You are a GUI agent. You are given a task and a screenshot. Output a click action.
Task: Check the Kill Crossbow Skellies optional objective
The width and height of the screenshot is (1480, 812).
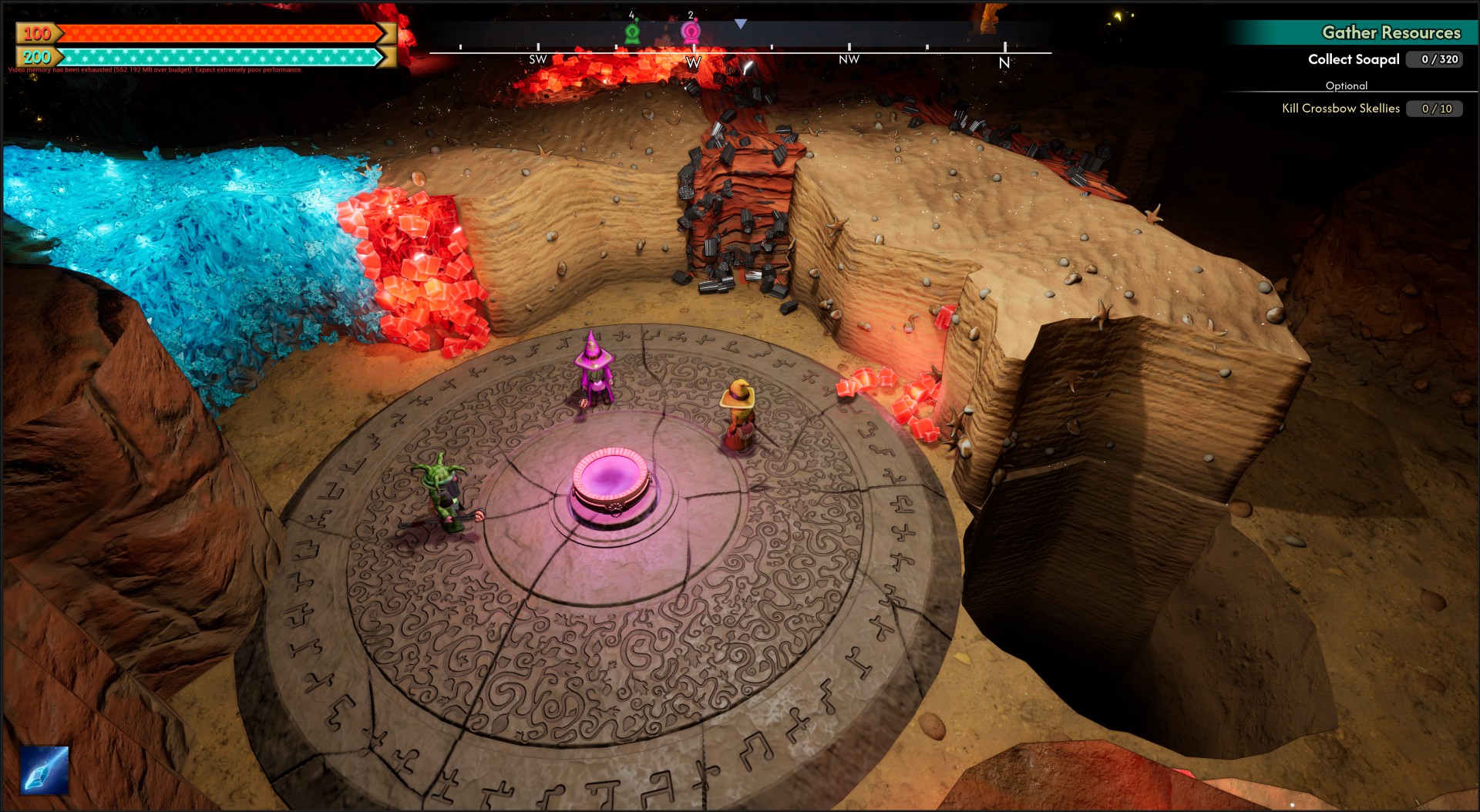tap(1340, 109)
